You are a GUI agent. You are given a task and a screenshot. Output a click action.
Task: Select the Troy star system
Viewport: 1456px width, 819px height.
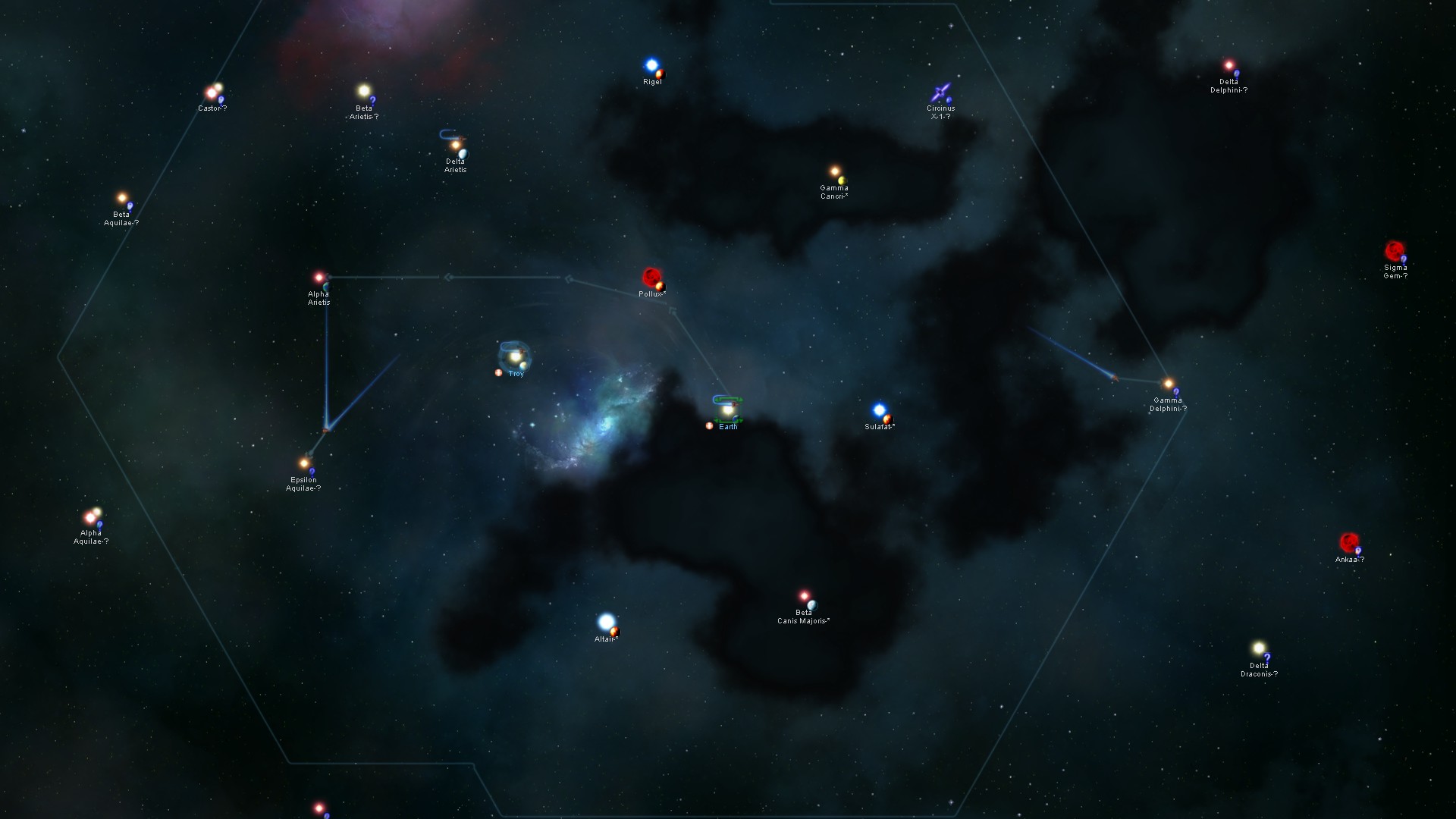pos(516,356)
